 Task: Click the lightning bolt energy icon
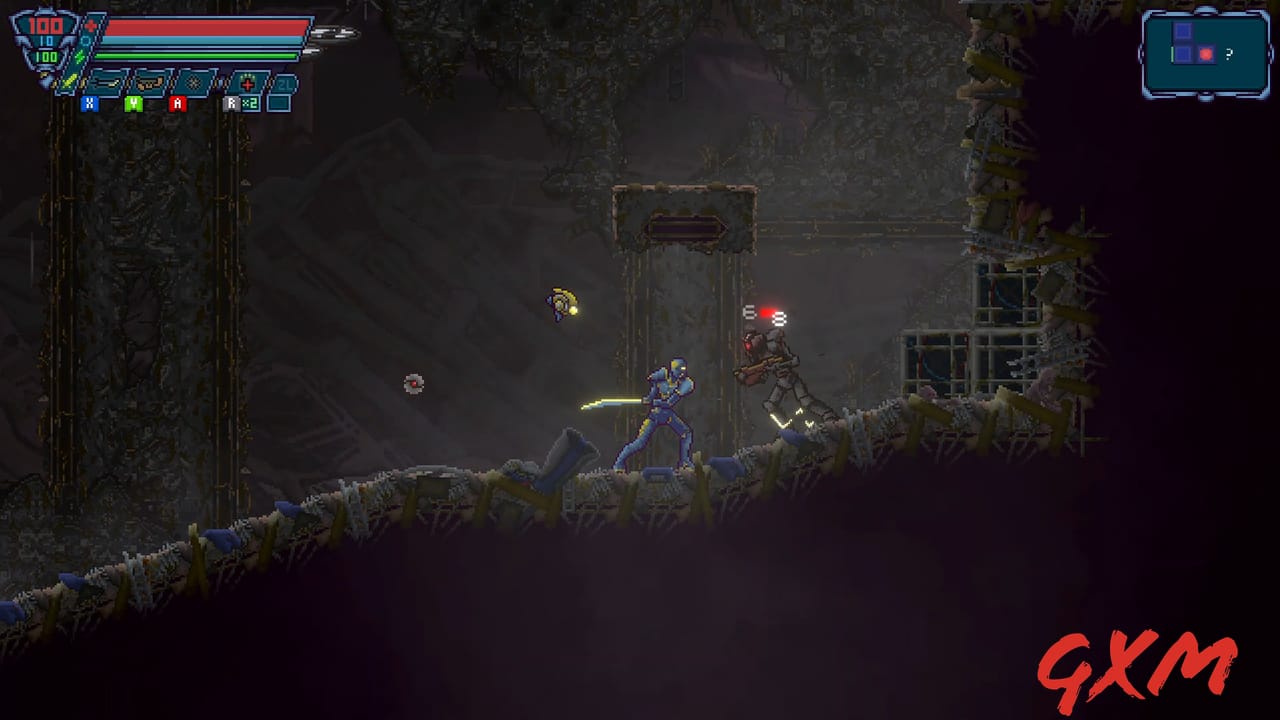pos(79,56)
